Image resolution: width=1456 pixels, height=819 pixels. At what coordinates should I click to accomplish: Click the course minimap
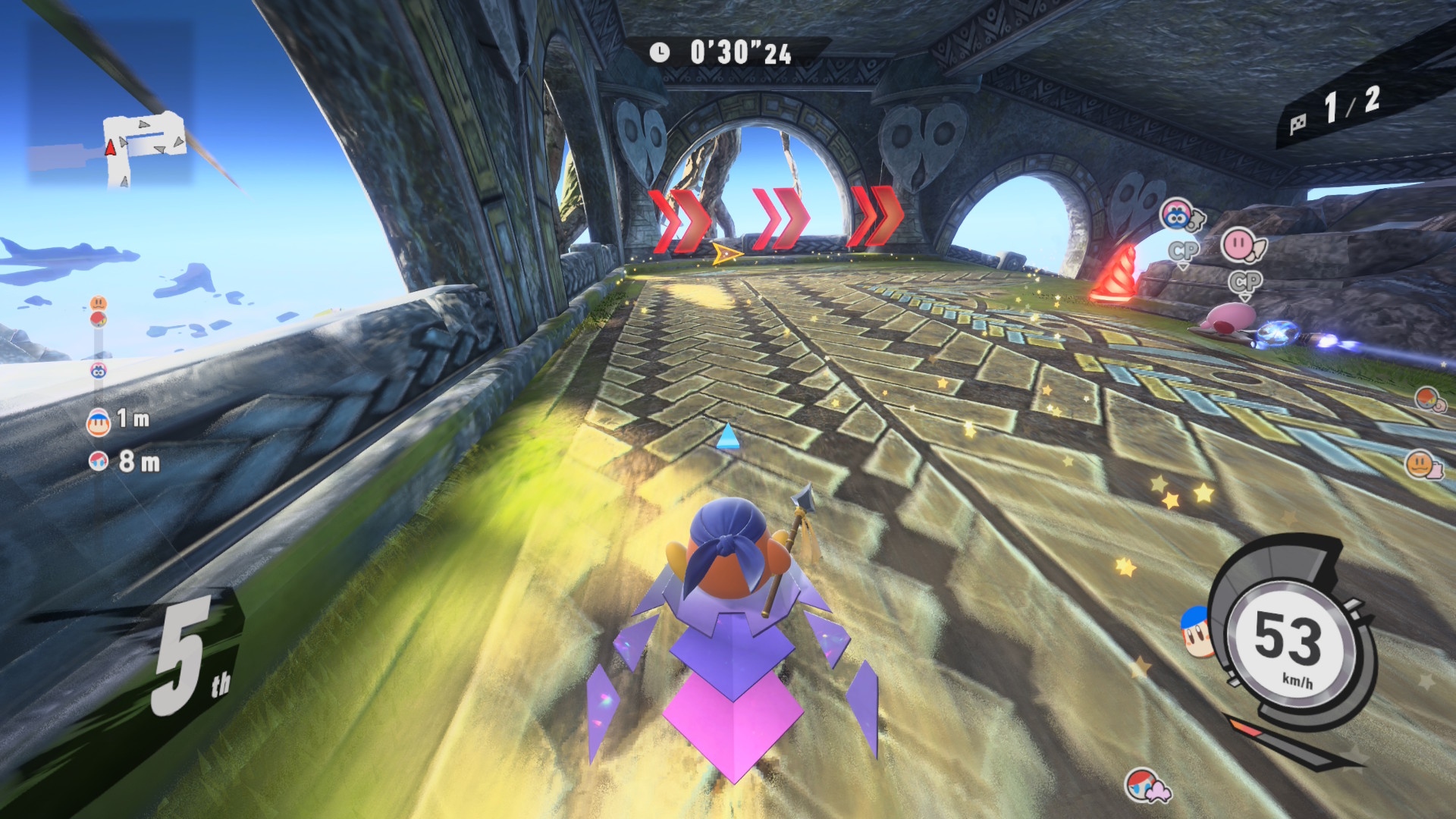pyautogui.click(x=144, y=148)
